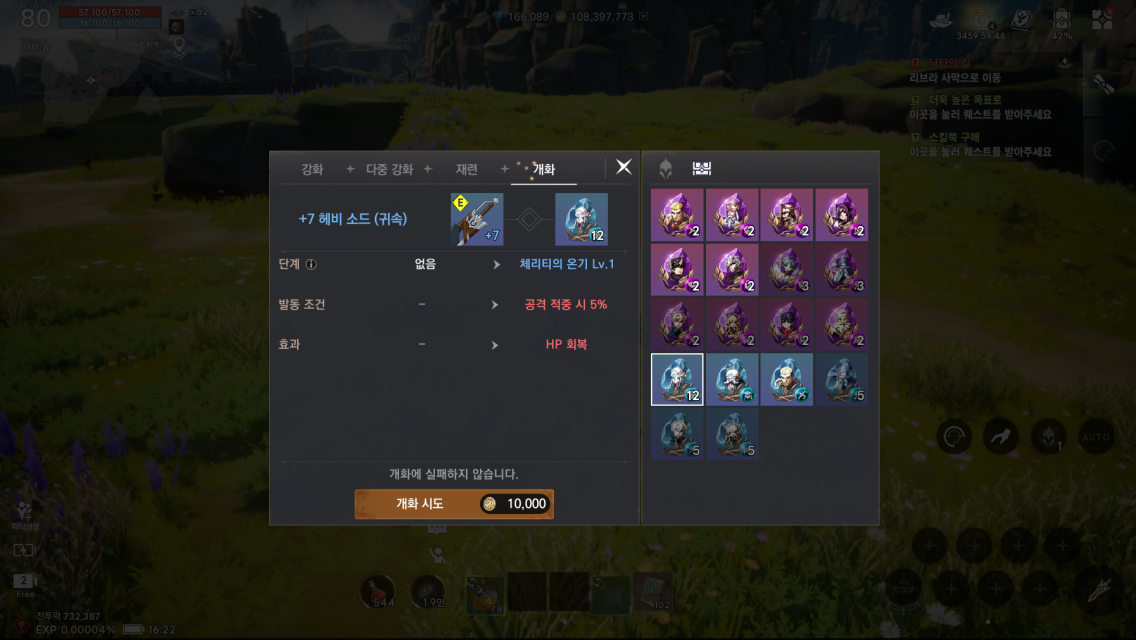
Task: Open the main menu grid with red badge
Action: (1102, 19)
